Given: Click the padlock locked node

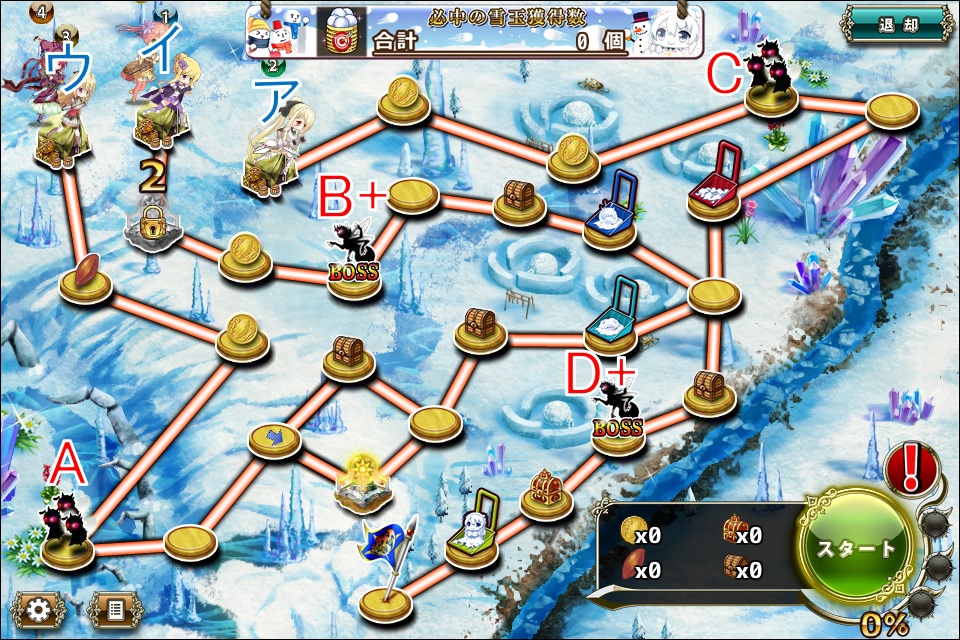Looking at the screenshot, I should [152, 229].
